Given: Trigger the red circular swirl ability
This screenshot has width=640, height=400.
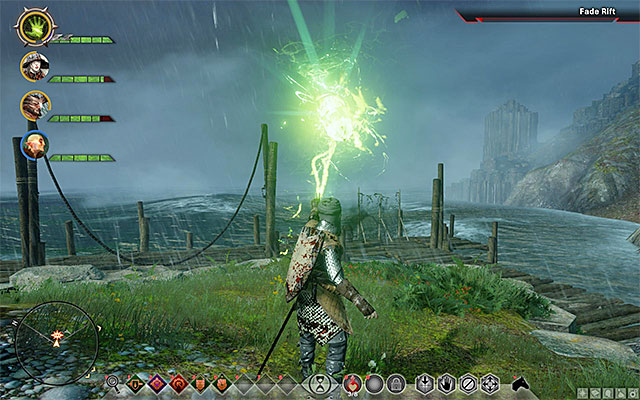Looking at the screenshot, I should click(177, 382).
